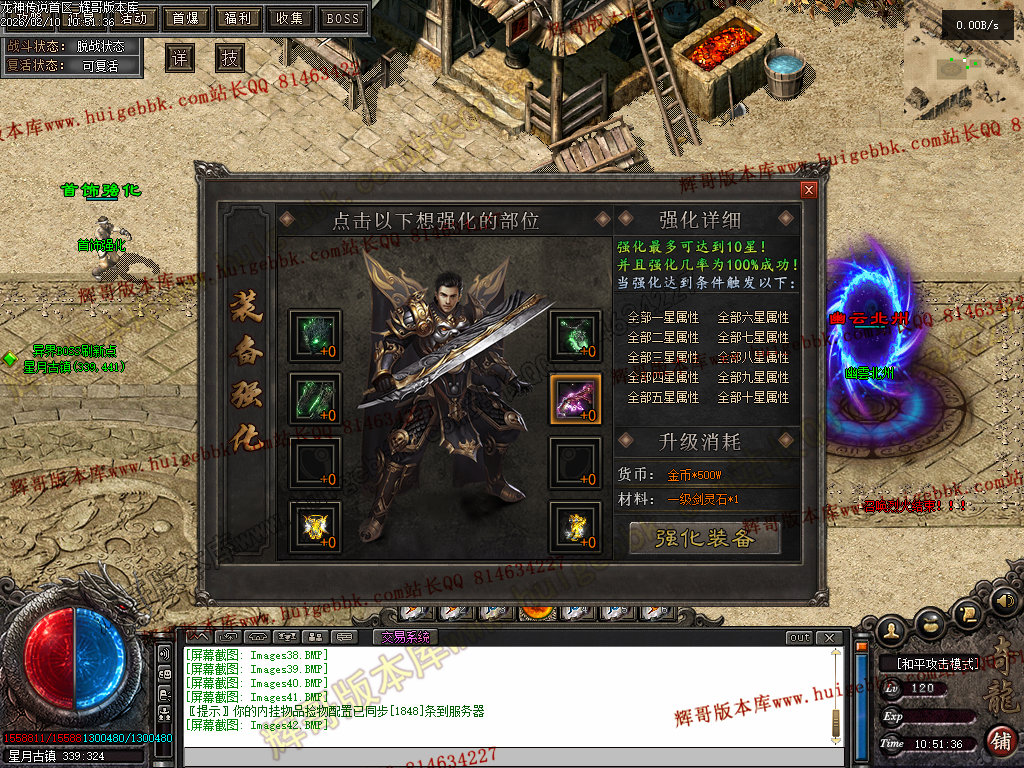Open the 福利 welfare menu

238,18
